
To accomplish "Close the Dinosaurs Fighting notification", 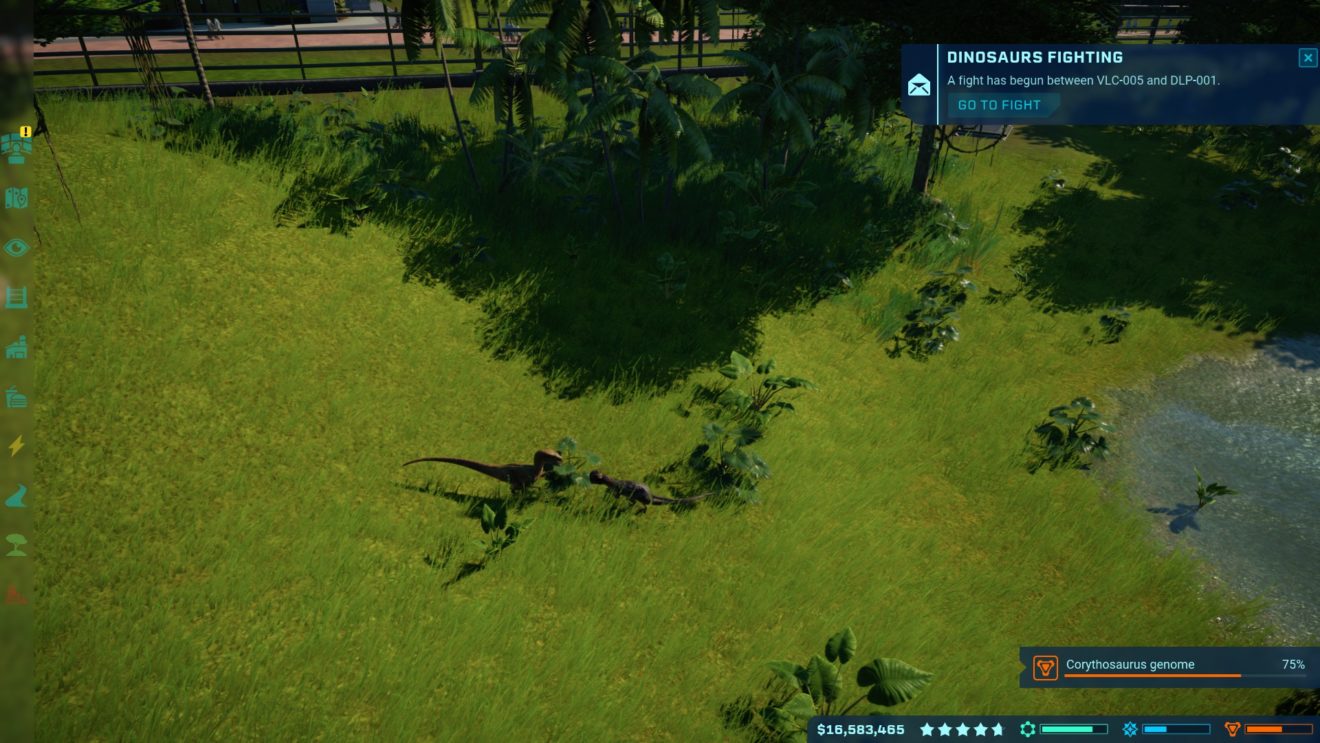I will (x=1307, y=58).
